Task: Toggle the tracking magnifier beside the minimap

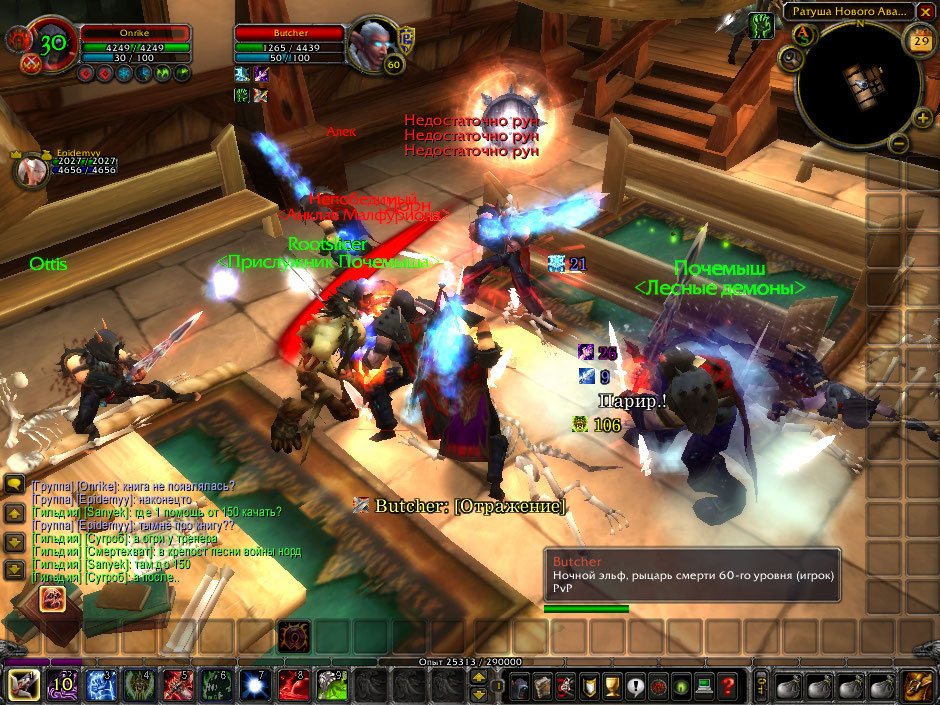Action: pyautogui.click(x=792, y=59)
